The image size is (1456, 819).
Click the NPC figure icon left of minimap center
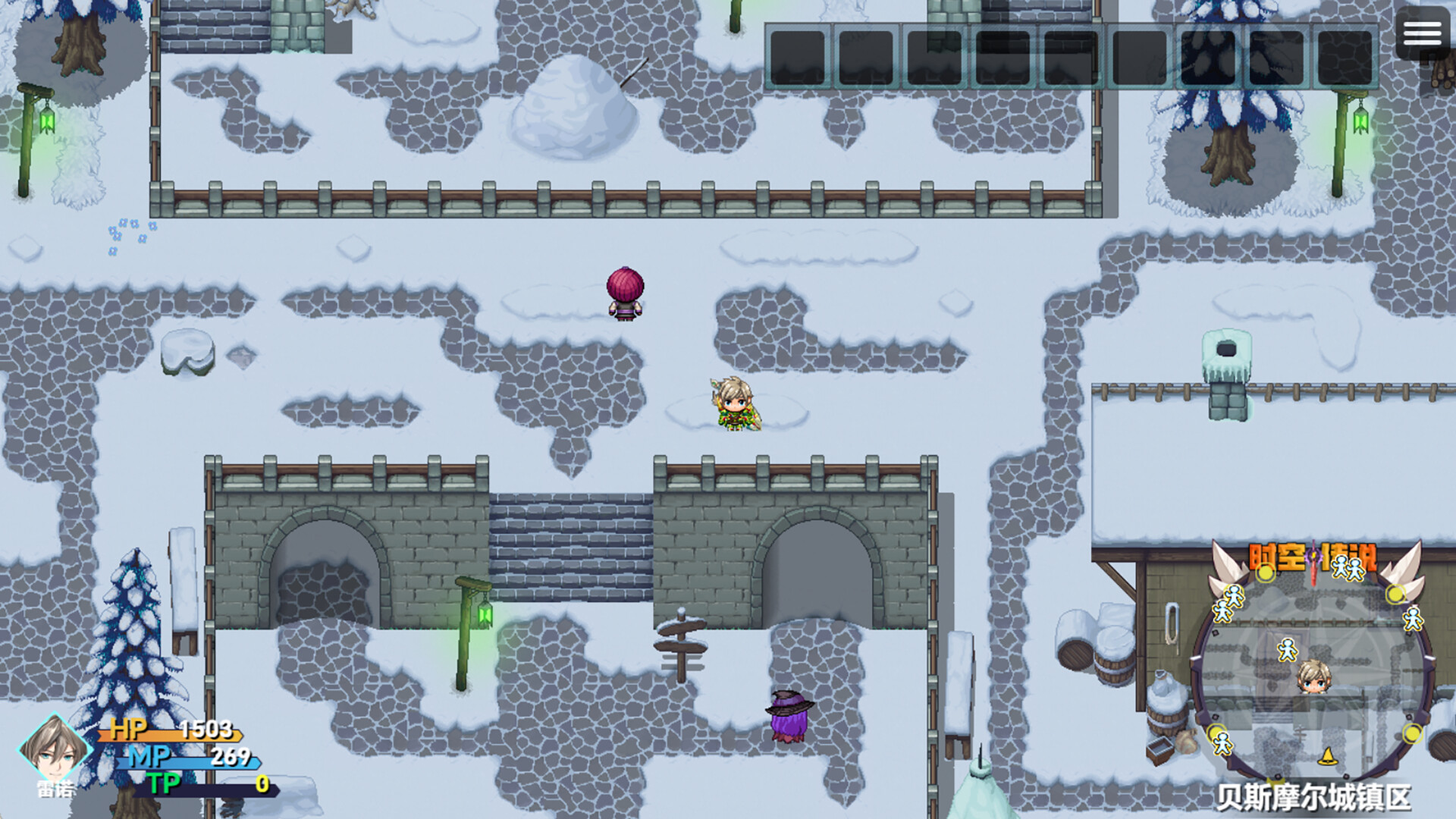pyautogui.click(x=1287, y=649)
